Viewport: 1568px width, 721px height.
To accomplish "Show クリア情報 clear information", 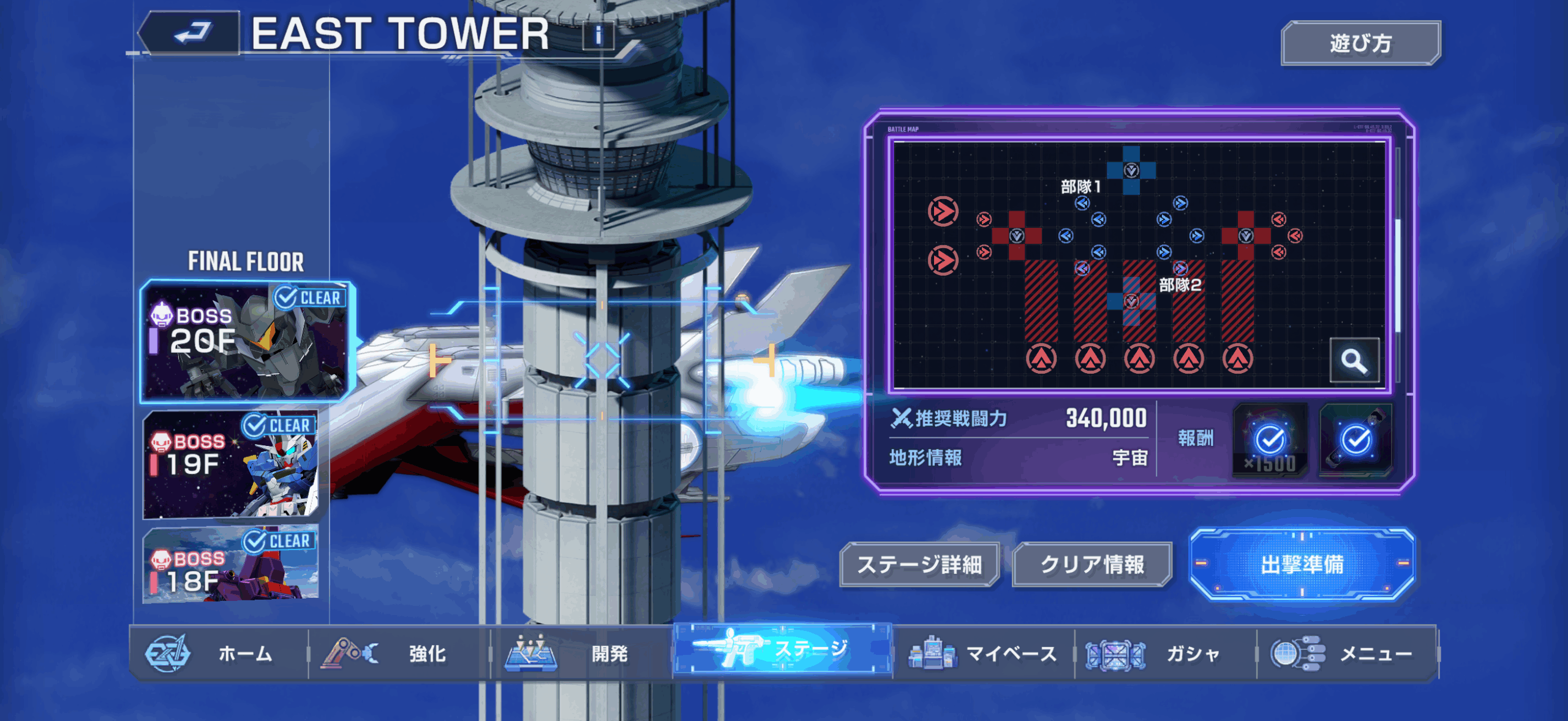I will pos(1092,565).
